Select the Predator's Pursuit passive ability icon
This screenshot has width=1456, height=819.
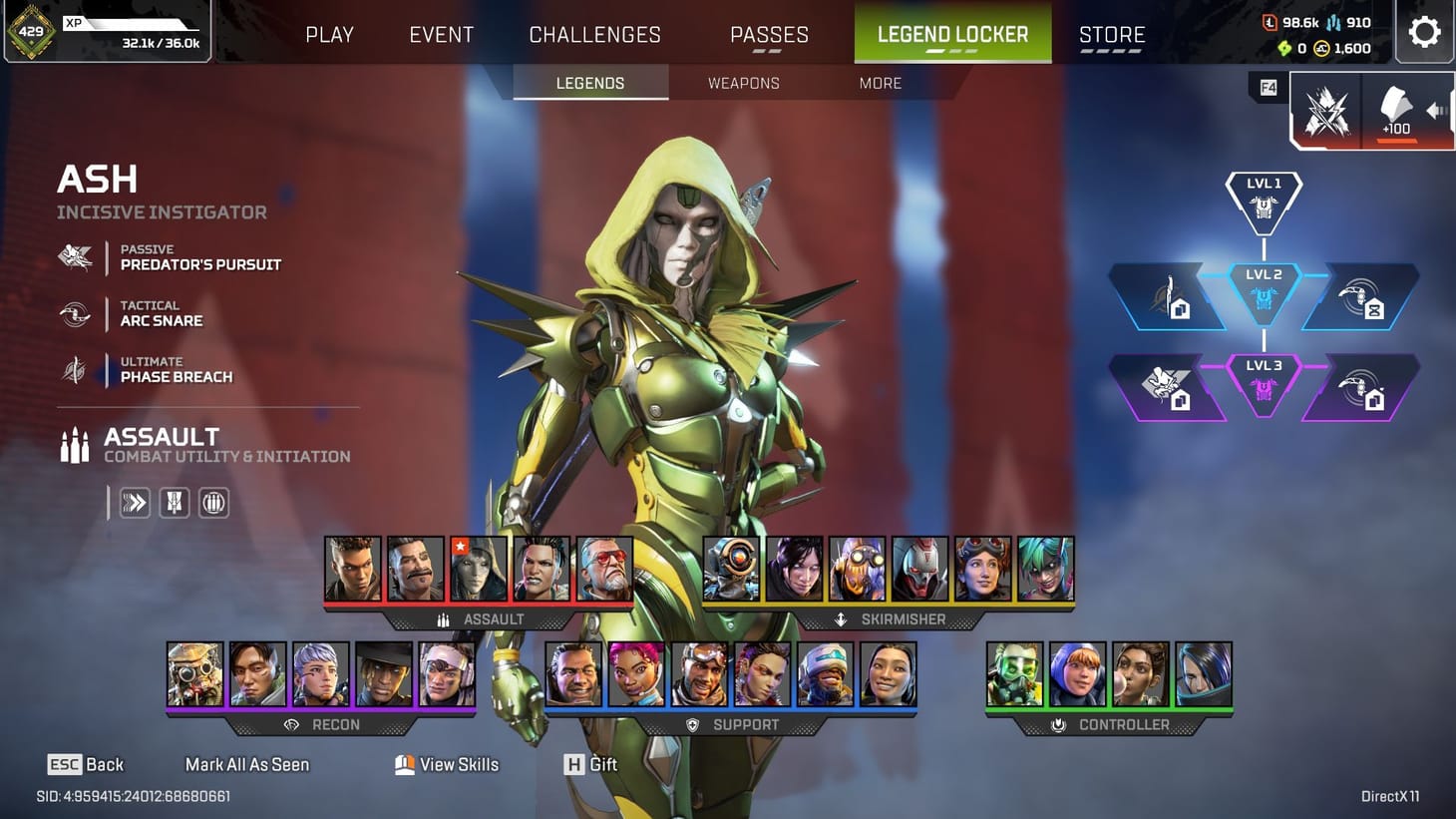[x=76, y=257]
